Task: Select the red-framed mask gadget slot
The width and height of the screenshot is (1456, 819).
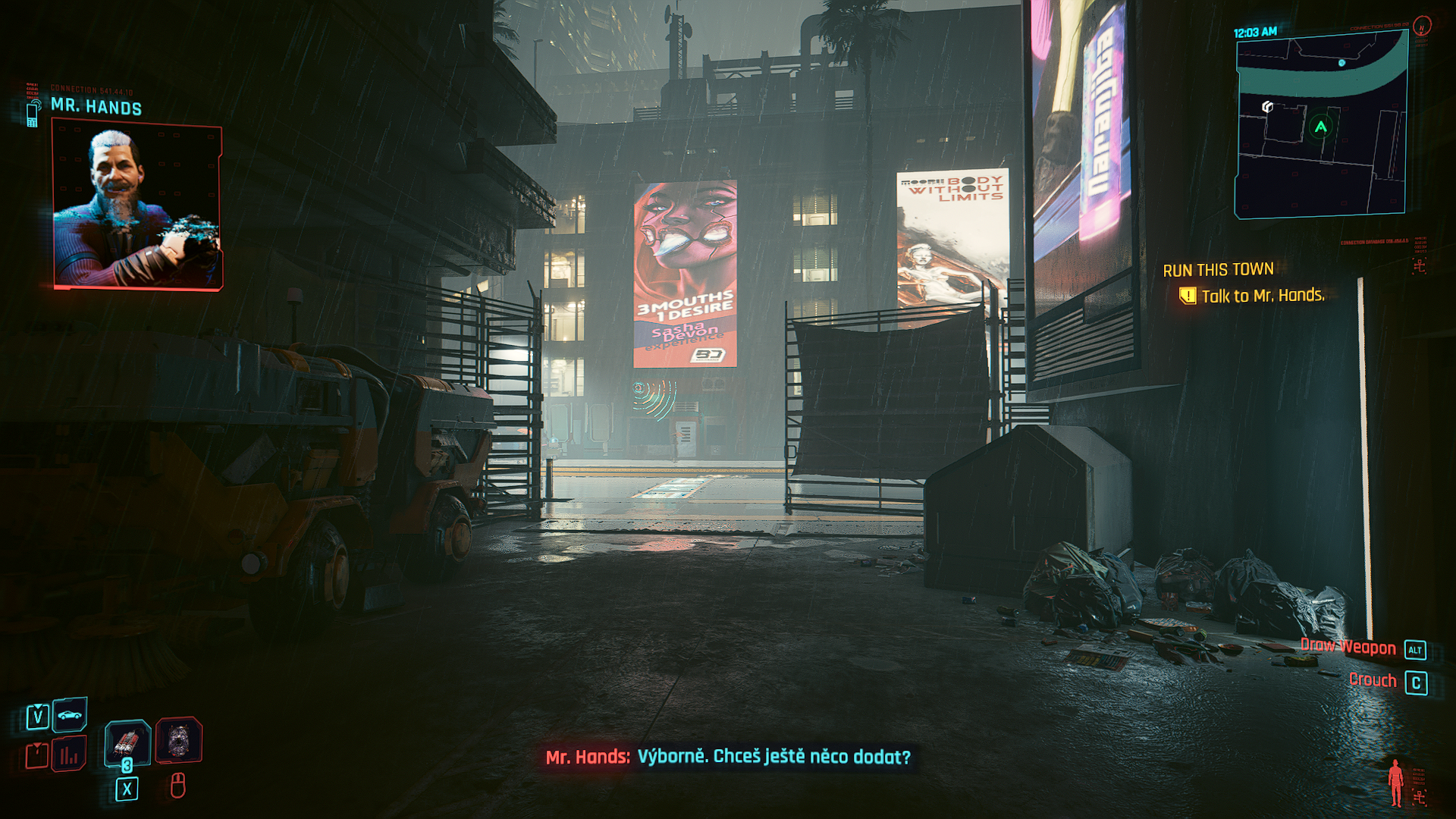Action: (x=179, y=740)
